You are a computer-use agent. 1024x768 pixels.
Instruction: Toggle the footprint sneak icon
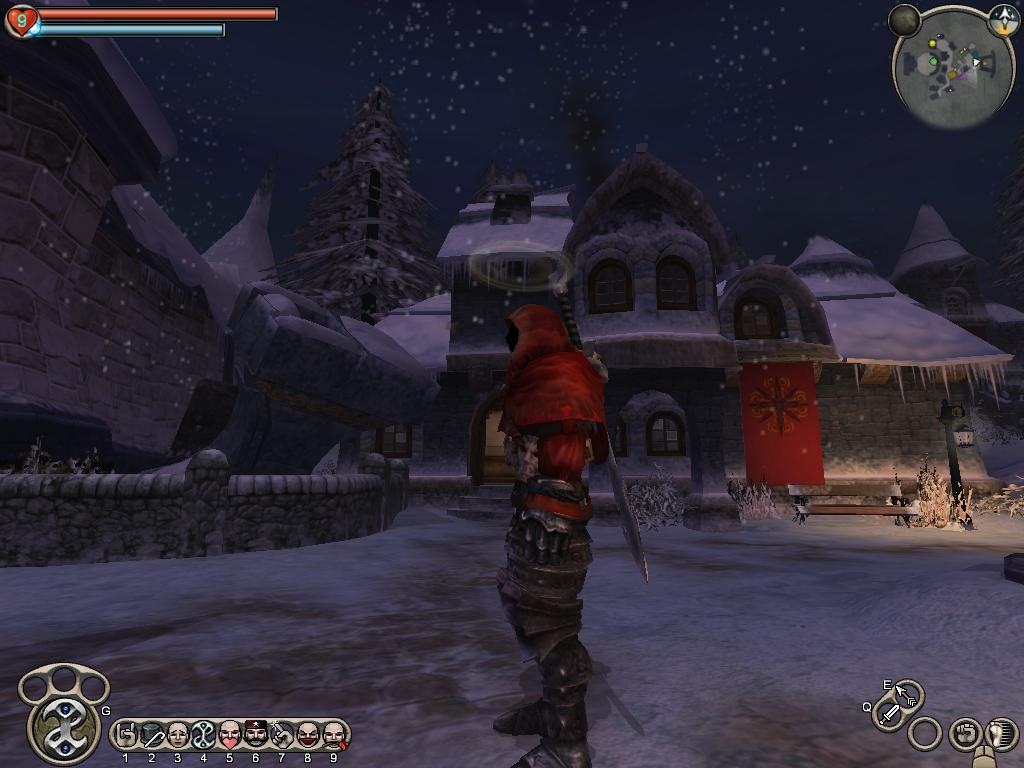(x=1001, y=733)
